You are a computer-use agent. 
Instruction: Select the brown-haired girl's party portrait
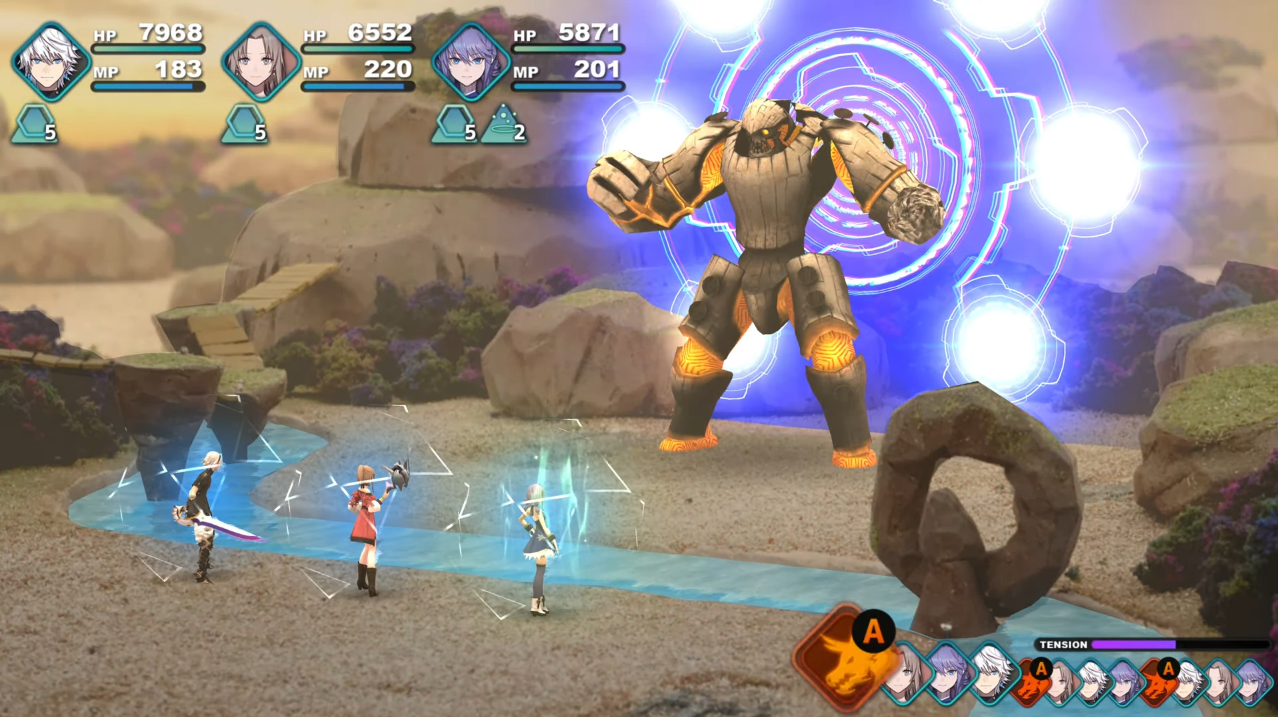(x=261, y=62)
